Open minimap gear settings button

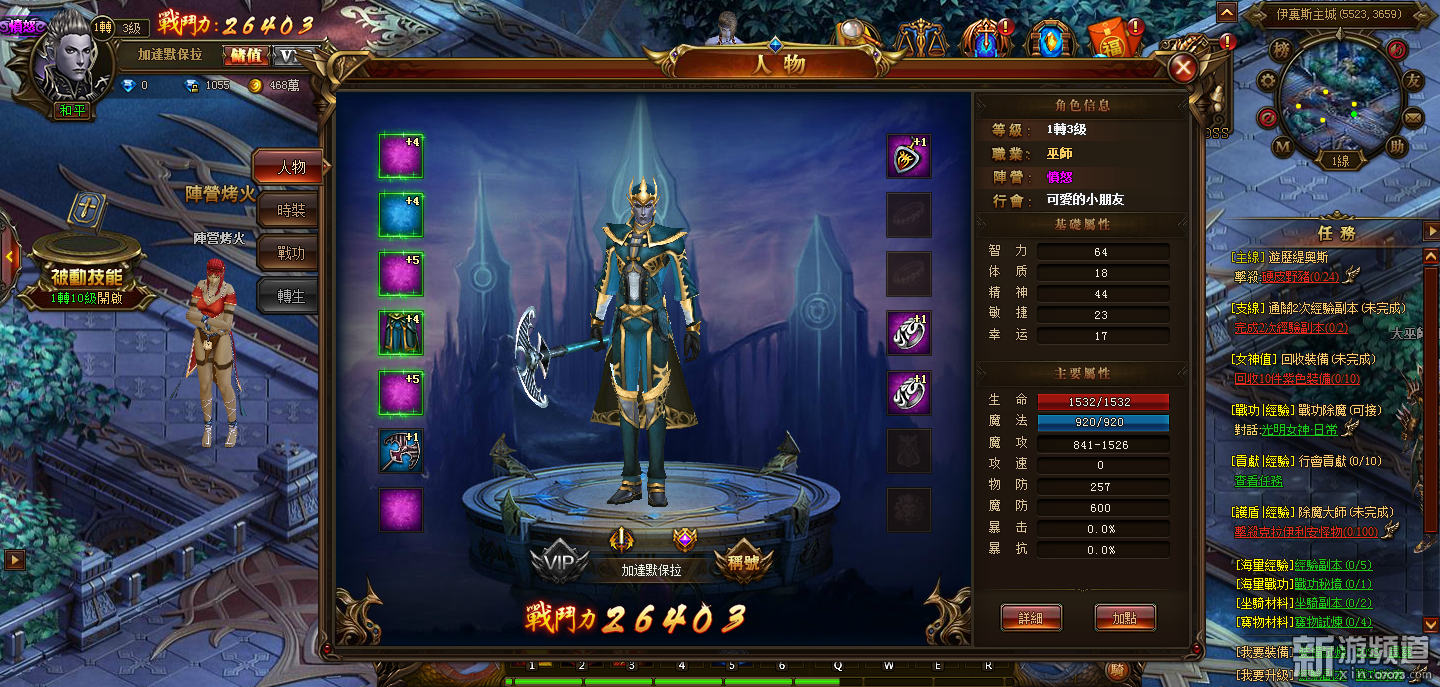coord(1268,80)
